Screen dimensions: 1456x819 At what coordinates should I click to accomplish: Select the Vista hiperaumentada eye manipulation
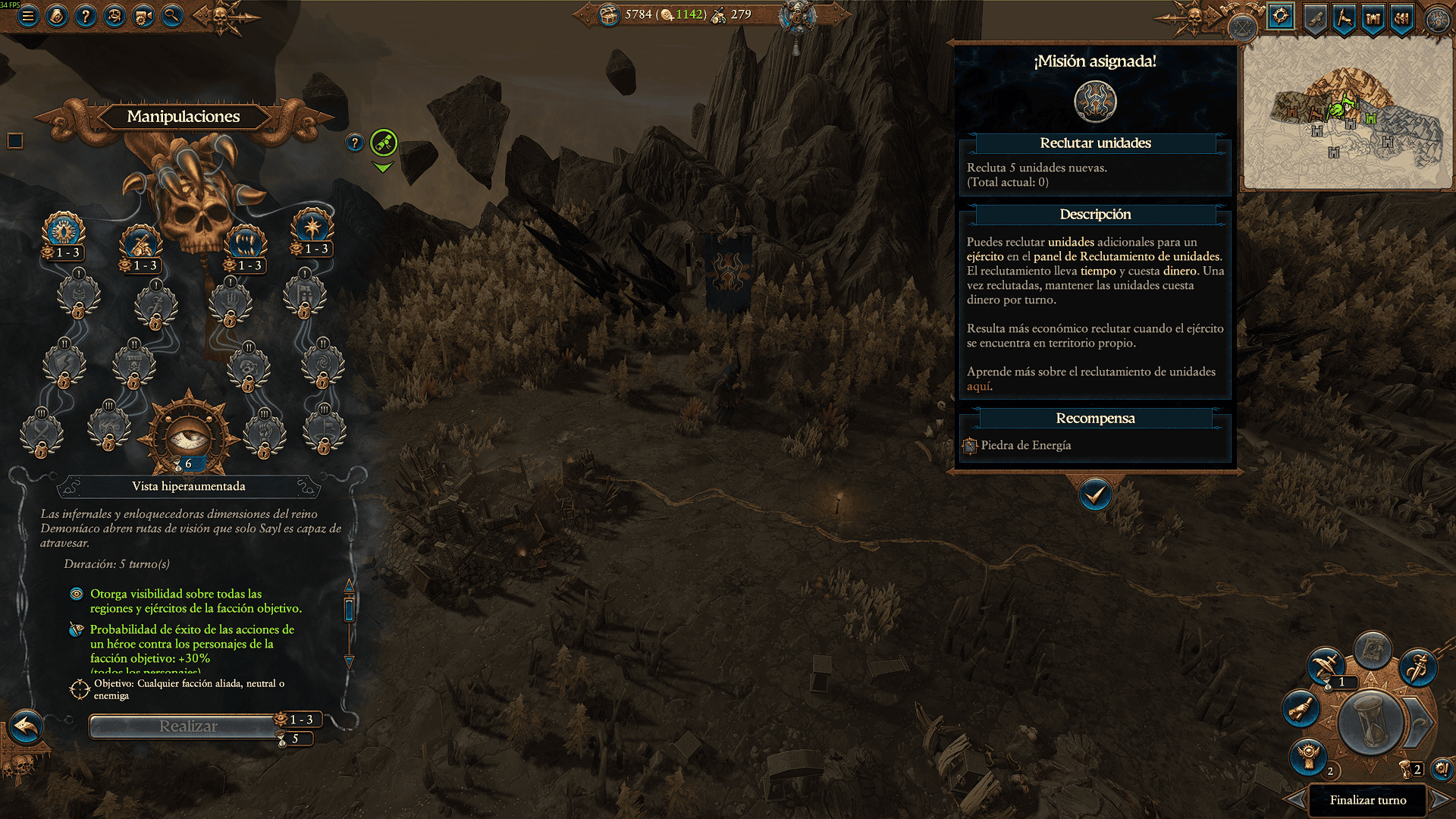pyautogui.click(x=187, y=435)
